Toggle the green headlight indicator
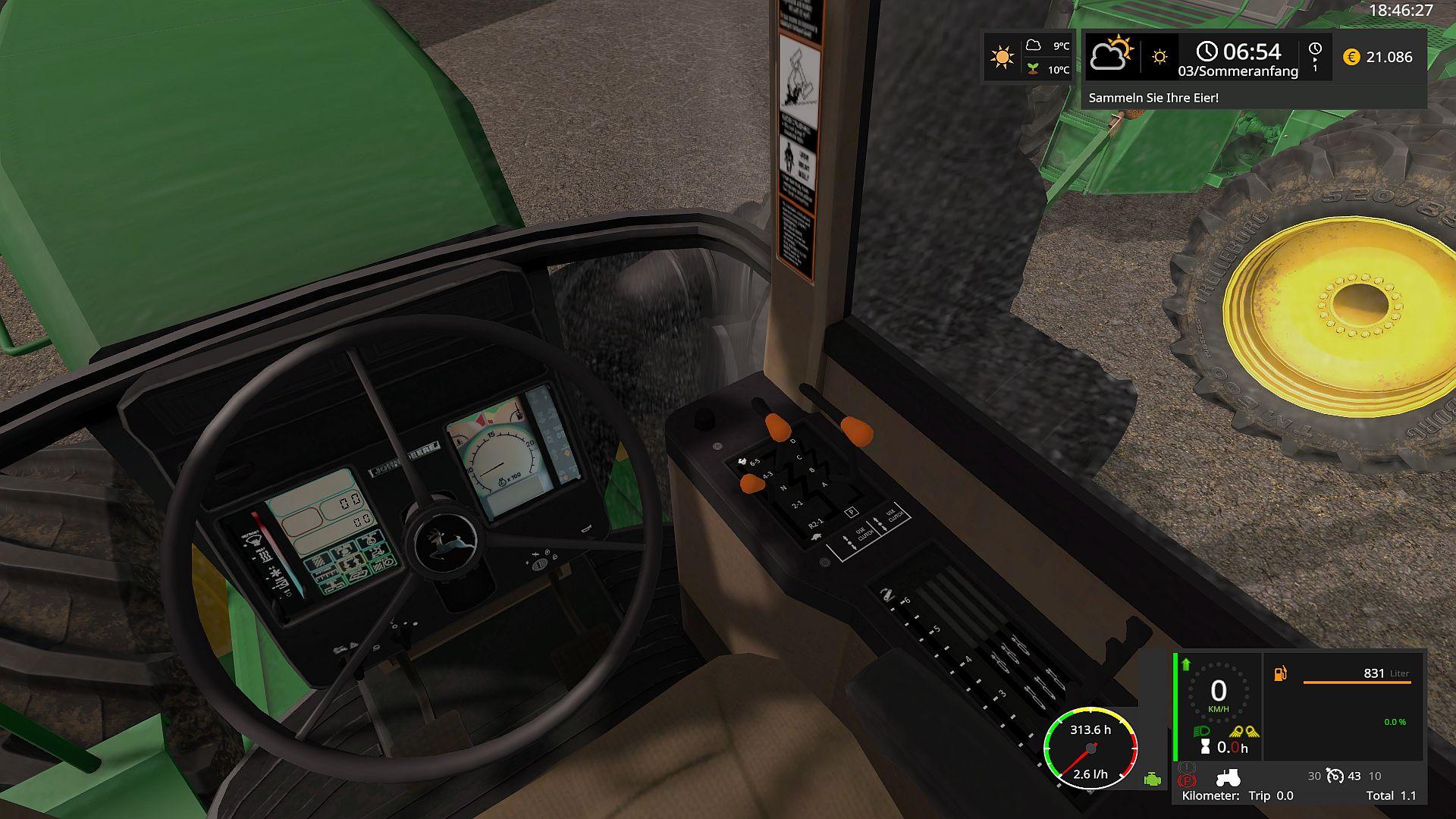 [1202, 732]
